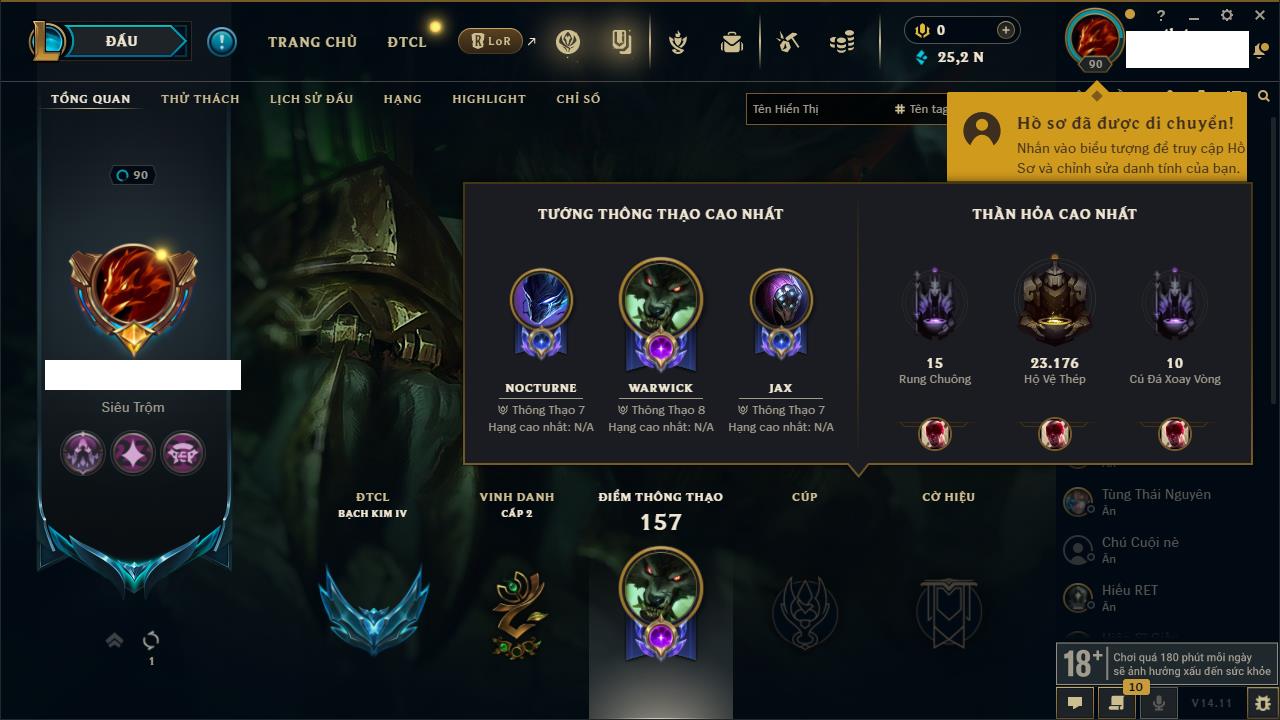The width and height of the screenshot is (1280, 720).
Task: Open the backpack collection icon
Action: click(x=732, y=42)
